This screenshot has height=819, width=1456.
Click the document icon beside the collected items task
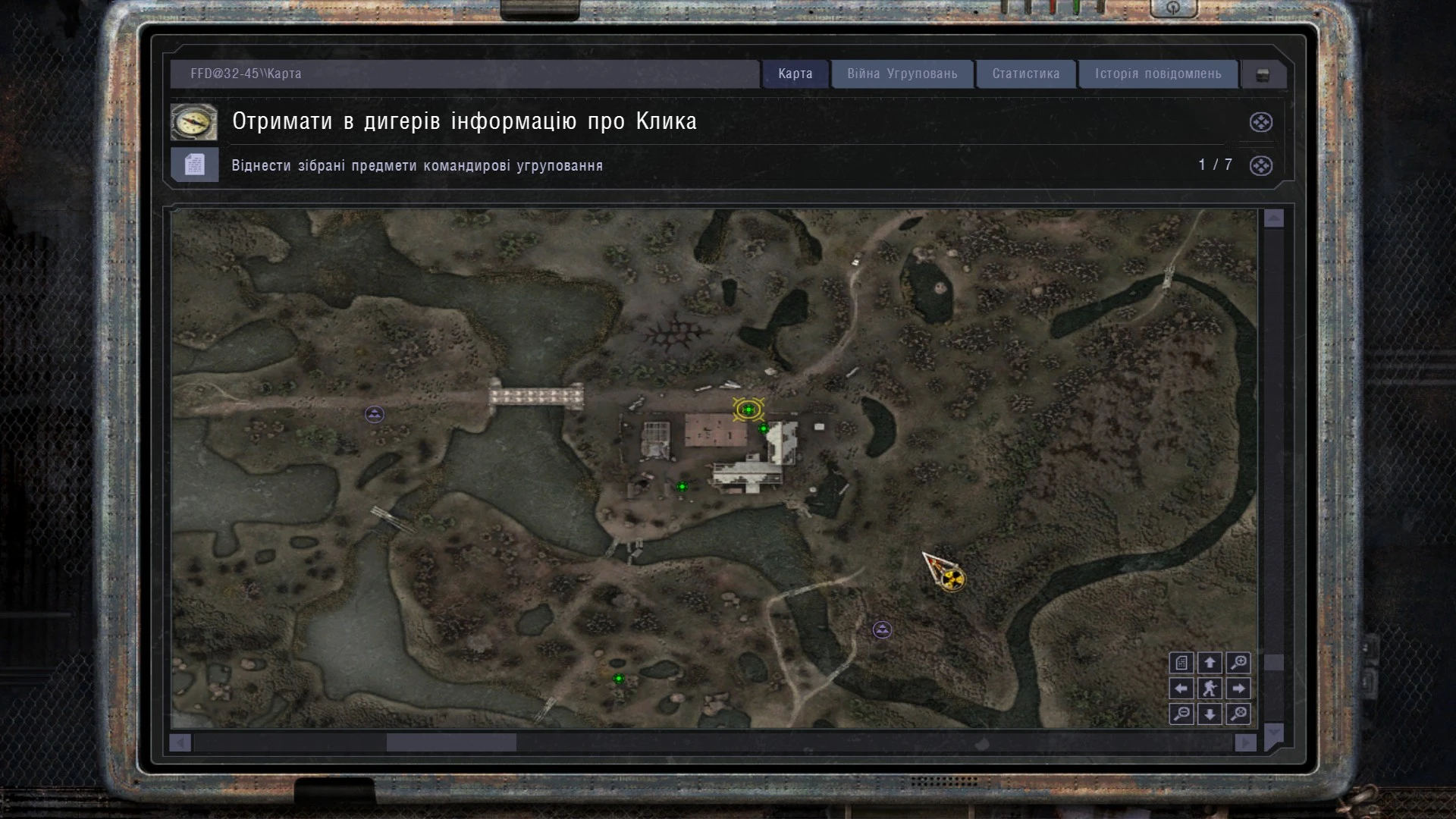194,165
